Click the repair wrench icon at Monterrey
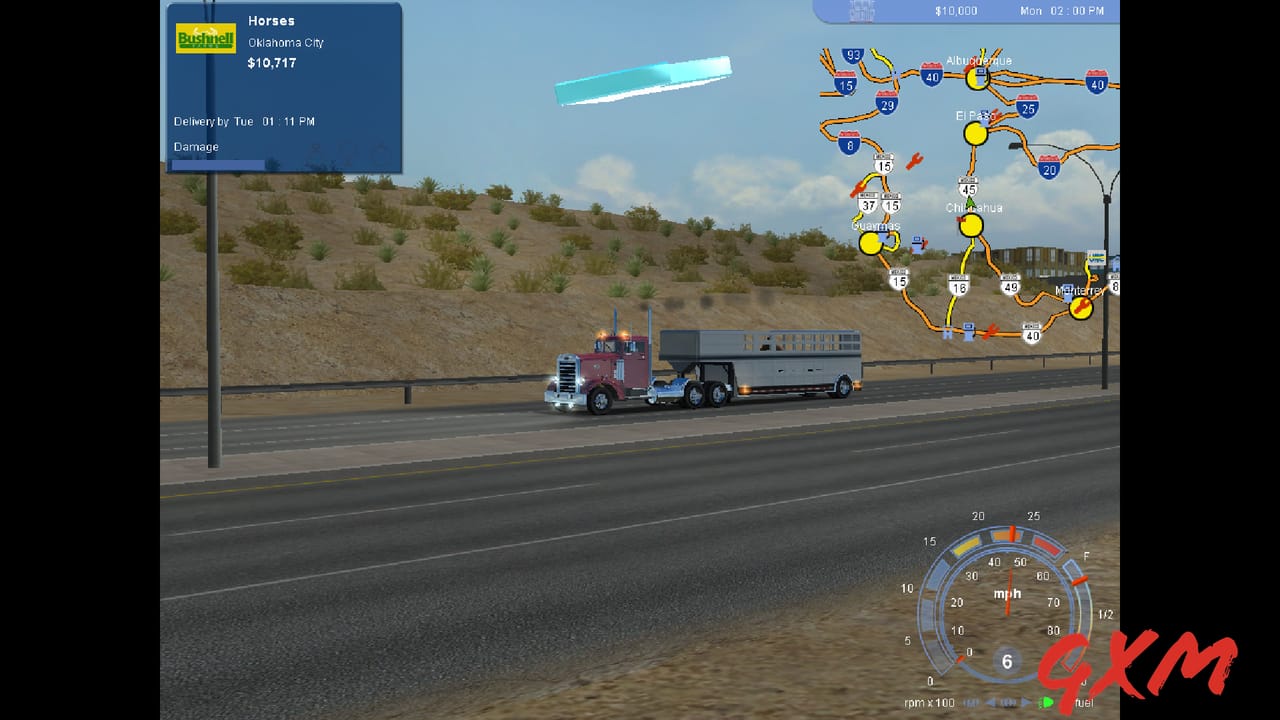 click(1080, 307)
